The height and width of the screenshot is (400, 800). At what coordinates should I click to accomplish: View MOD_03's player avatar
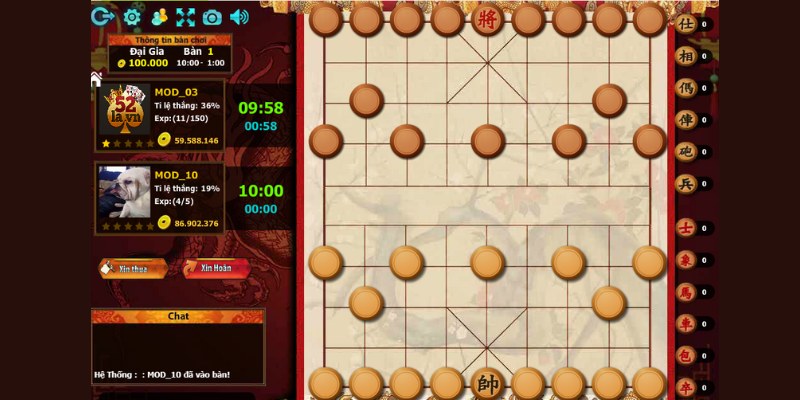(125, 109)
